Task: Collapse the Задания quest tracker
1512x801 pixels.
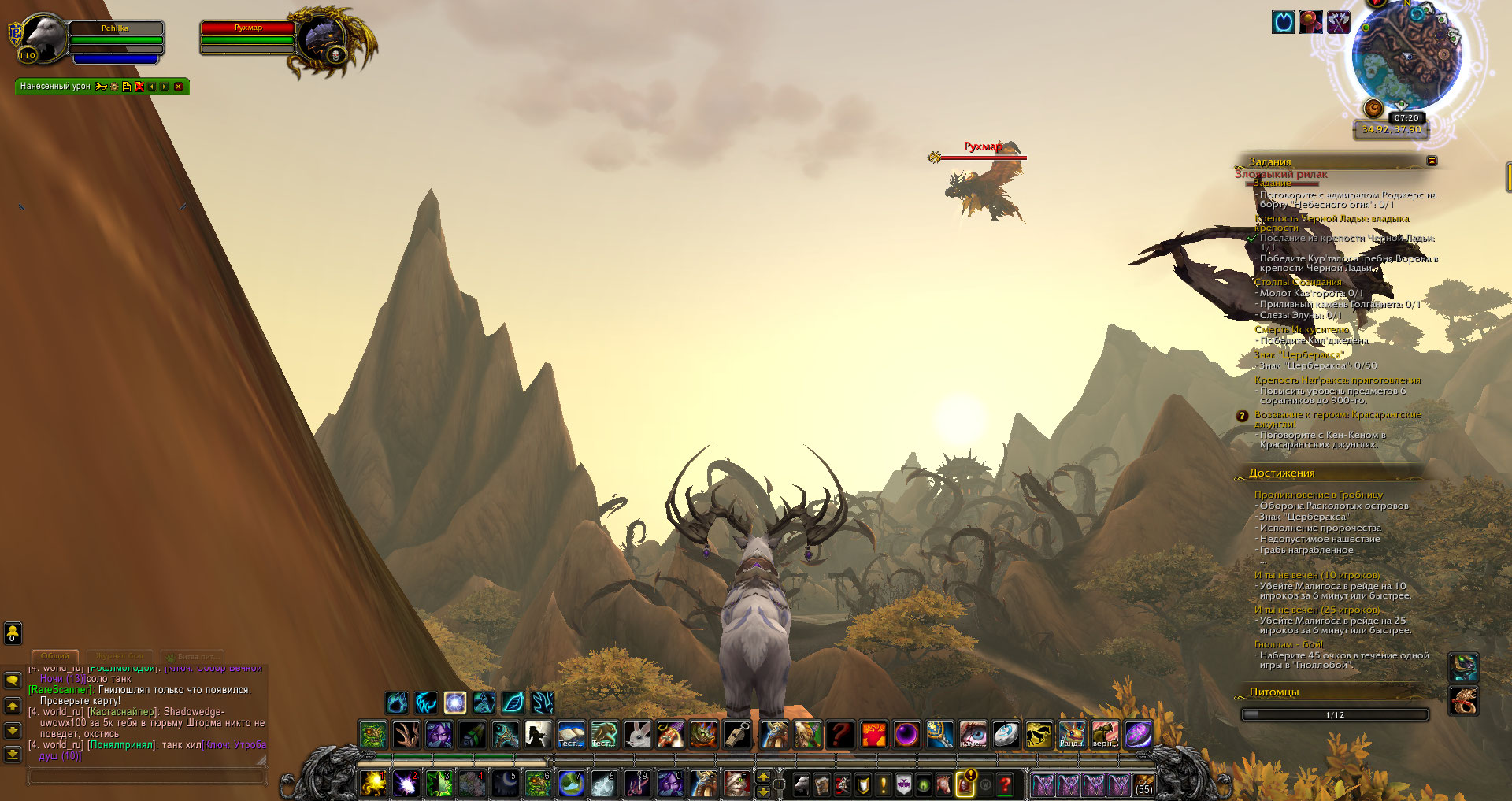Action: coord(1432,161)
